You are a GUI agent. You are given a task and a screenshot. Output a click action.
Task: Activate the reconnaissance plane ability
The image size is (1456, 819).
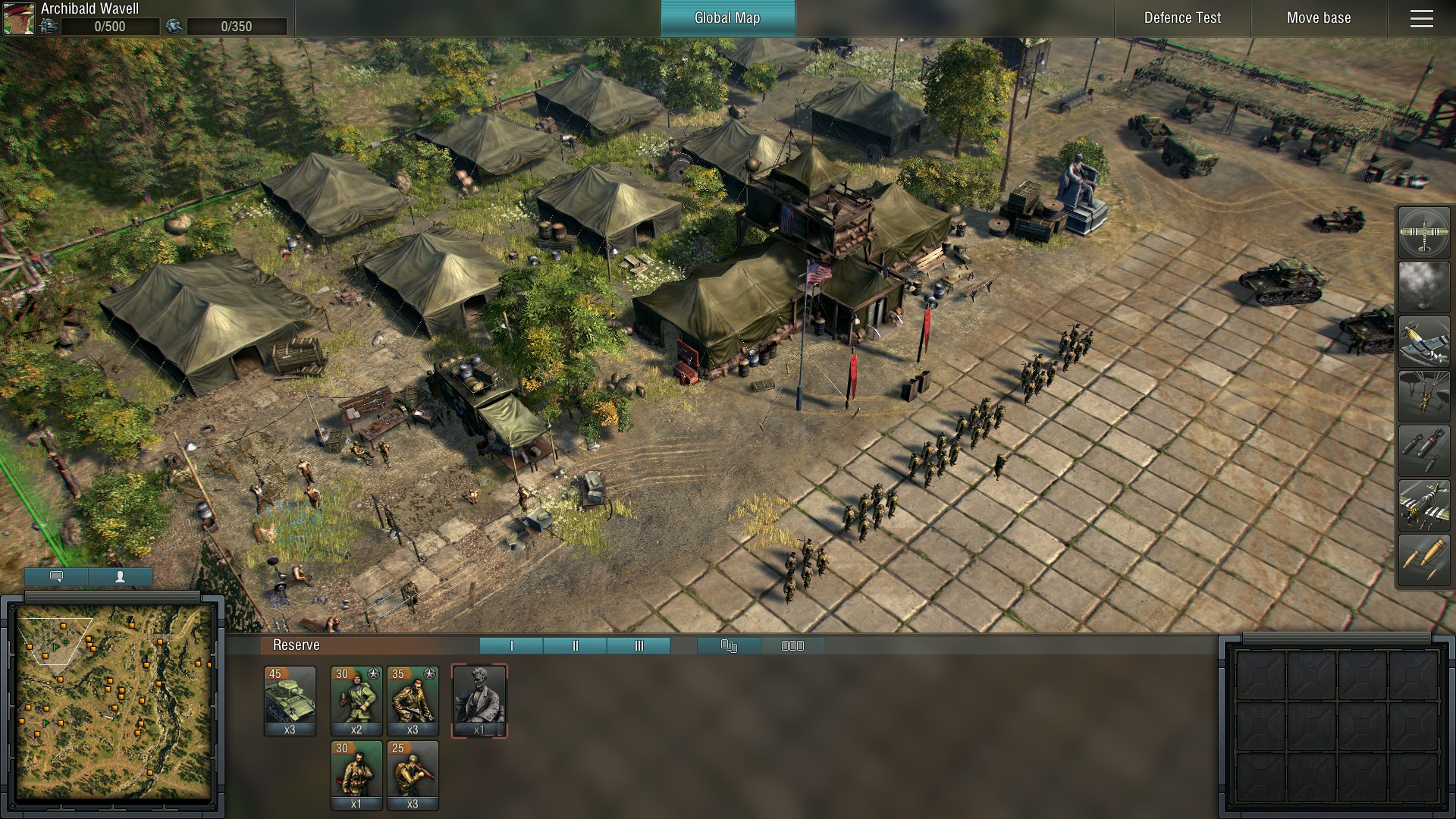pyautogui.click(x=1423, y=232)
